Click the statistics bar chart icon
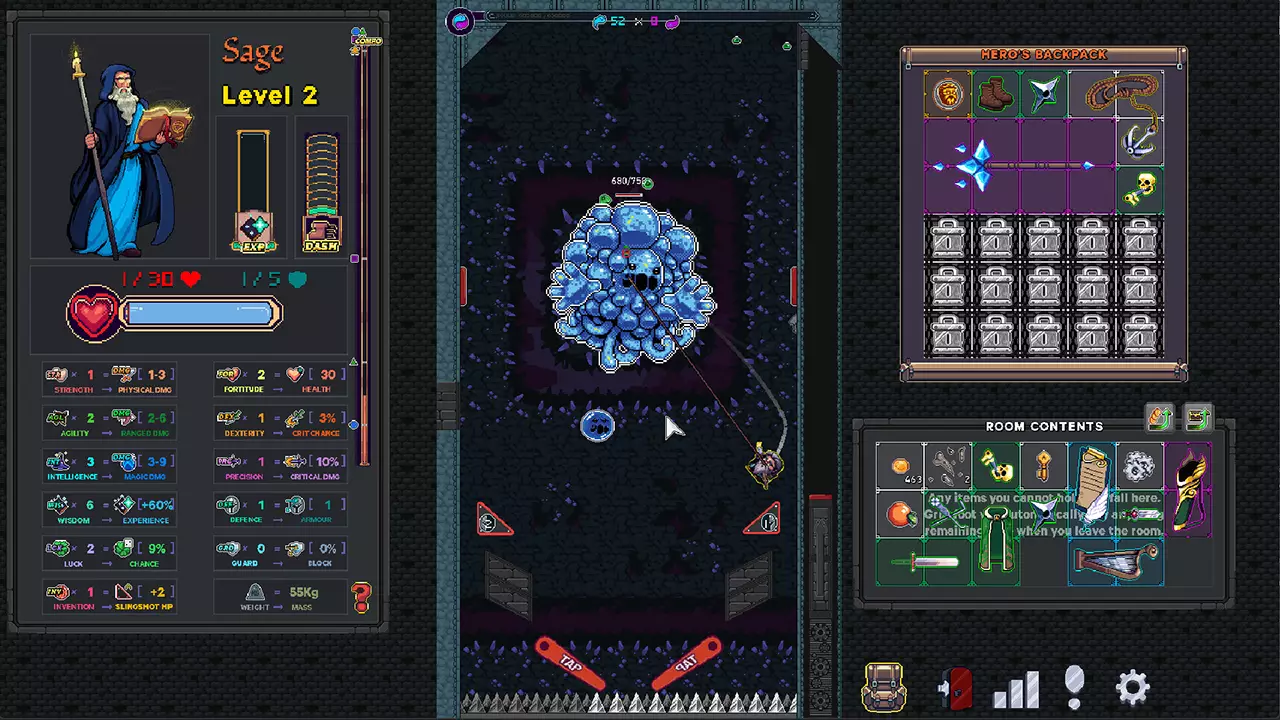 (1017, 686)
